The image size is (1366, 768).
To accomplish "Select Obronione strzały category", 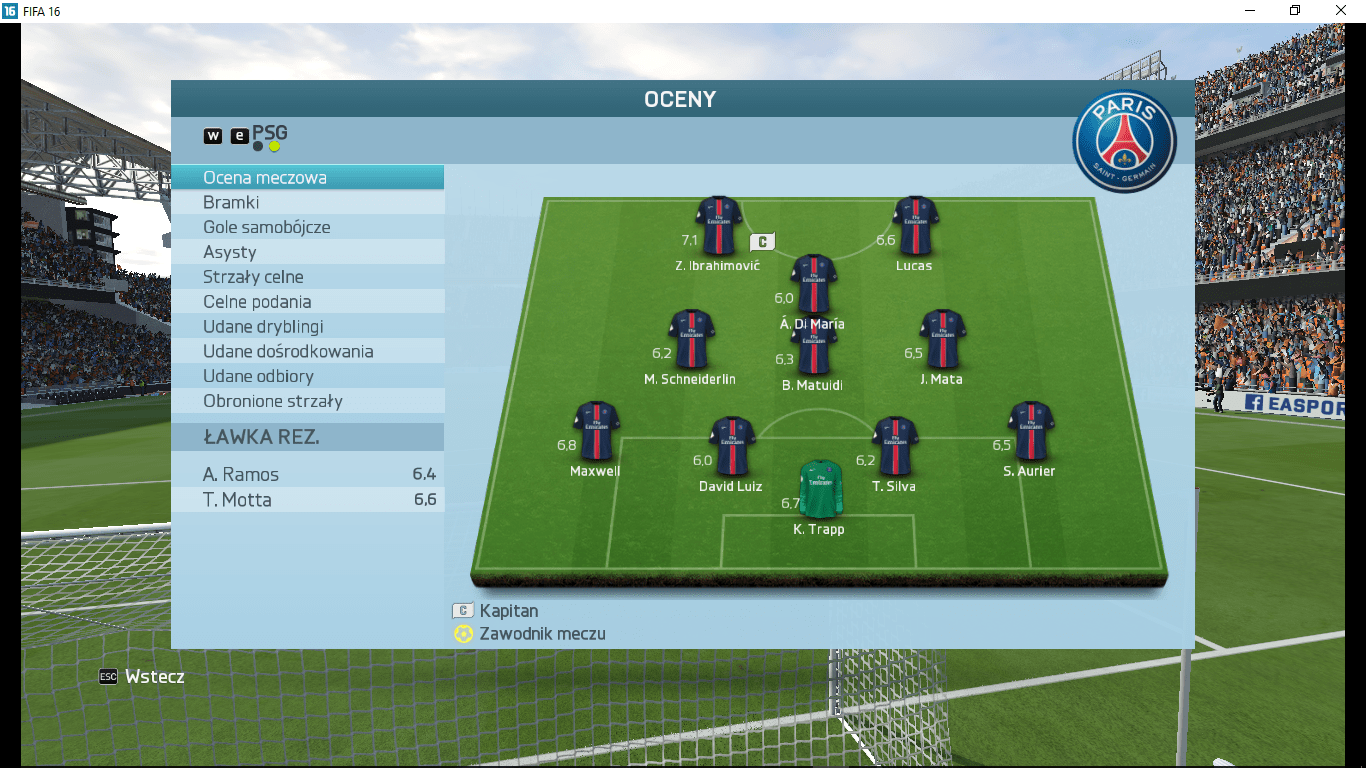I will [x=307, y=401].
